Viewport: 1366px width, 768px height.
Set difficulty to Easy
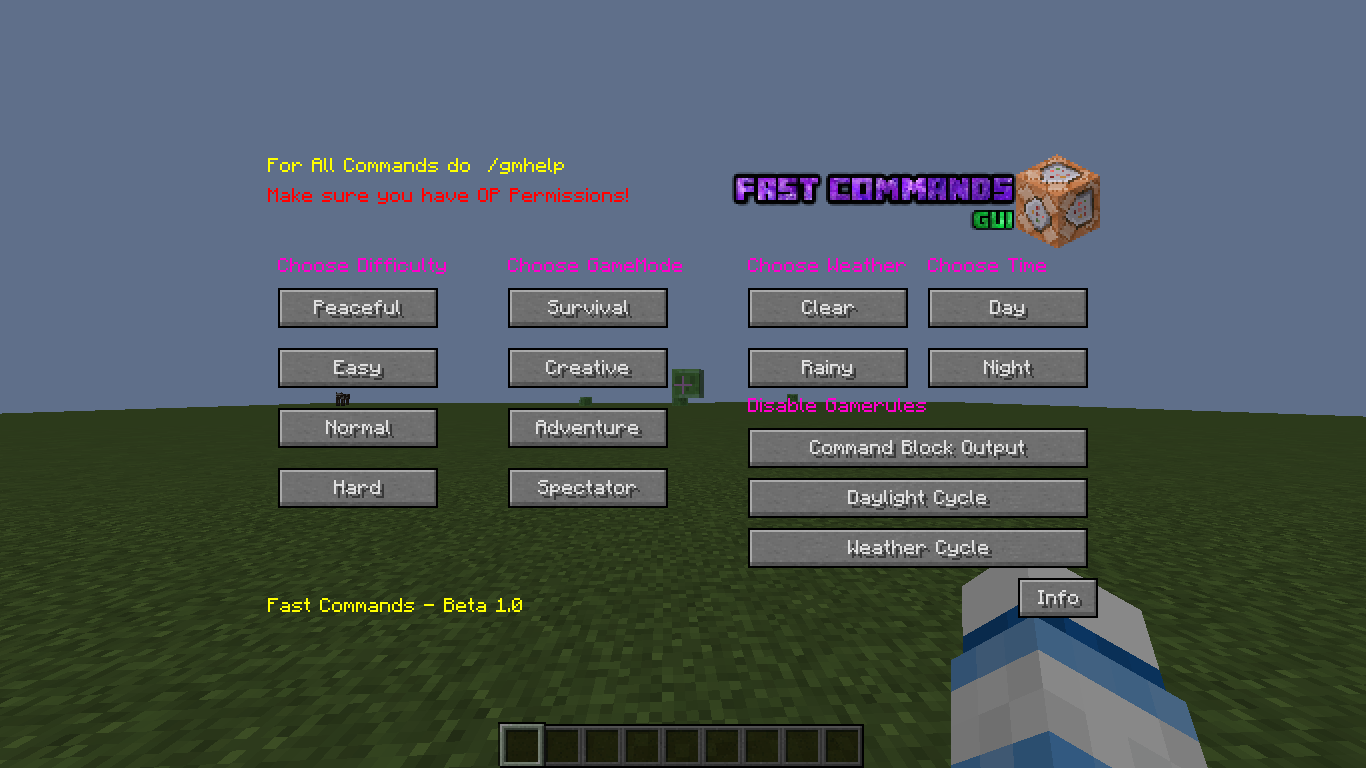coord(357,368)
